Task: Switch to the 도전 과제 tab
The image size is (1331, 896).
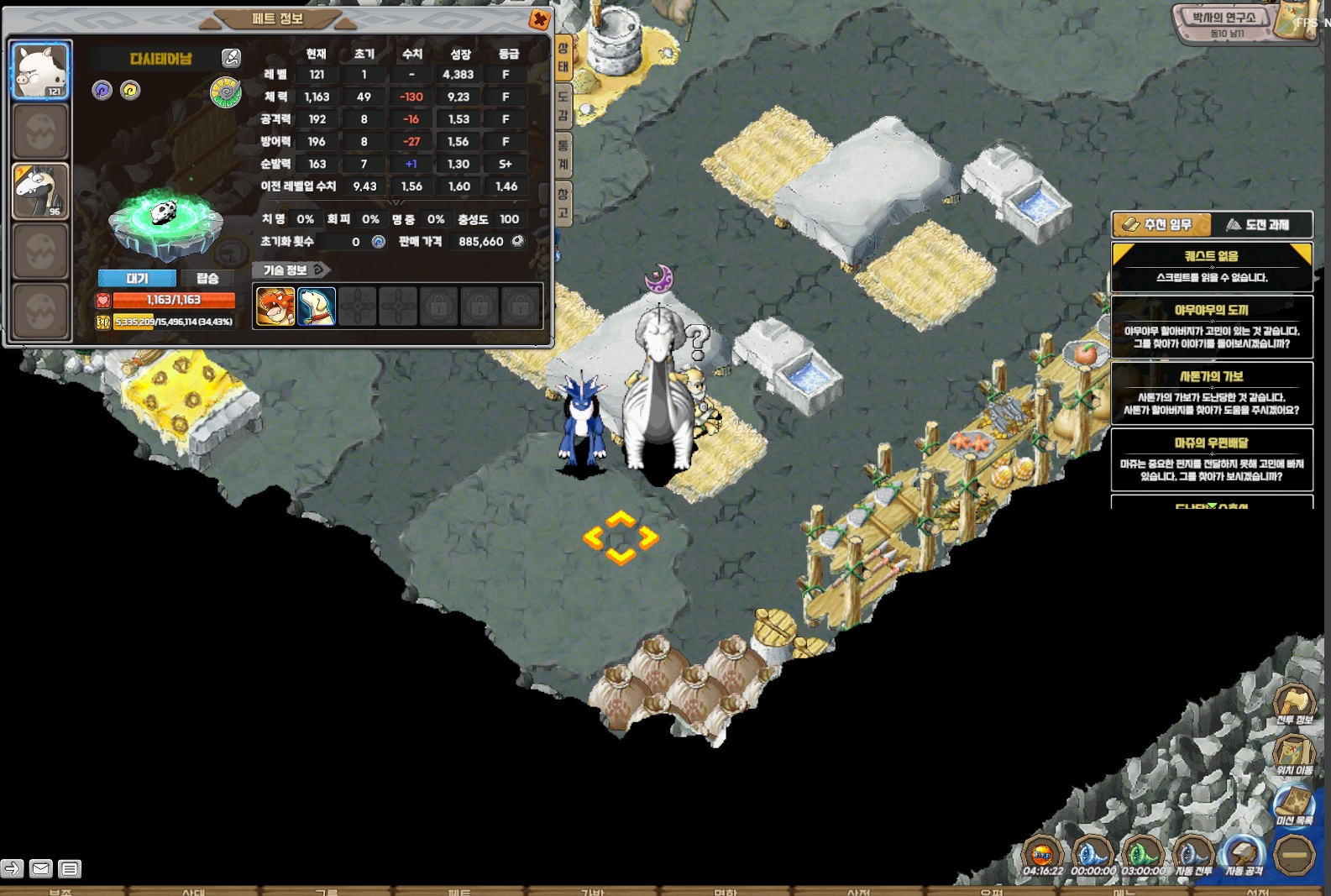Action: coord(1260,224)
